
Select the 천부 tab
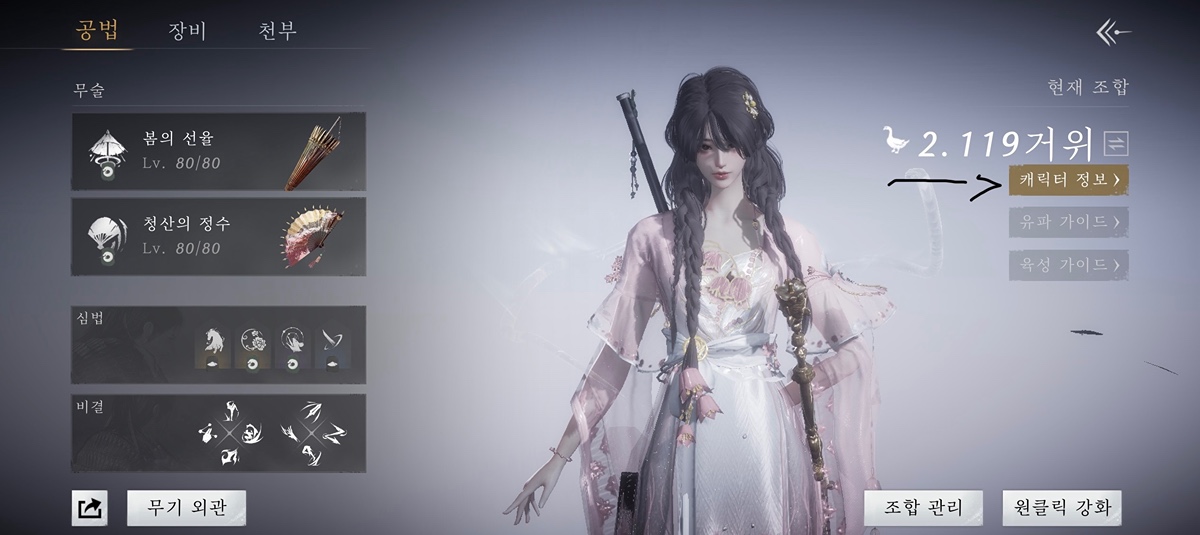click(x=277, y=30)
